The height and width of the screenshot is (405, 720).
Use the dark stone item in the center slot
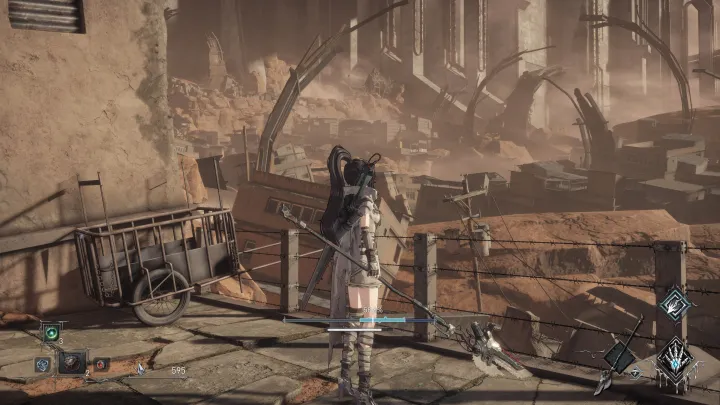[70, 363]
